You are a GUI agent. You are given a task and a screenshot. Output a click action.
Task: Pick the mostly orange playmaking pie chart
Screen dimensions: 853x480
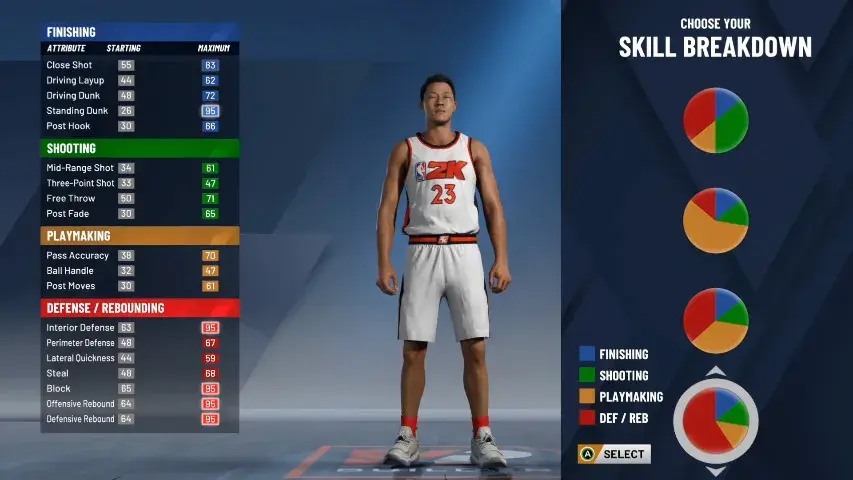click(715, 220)
